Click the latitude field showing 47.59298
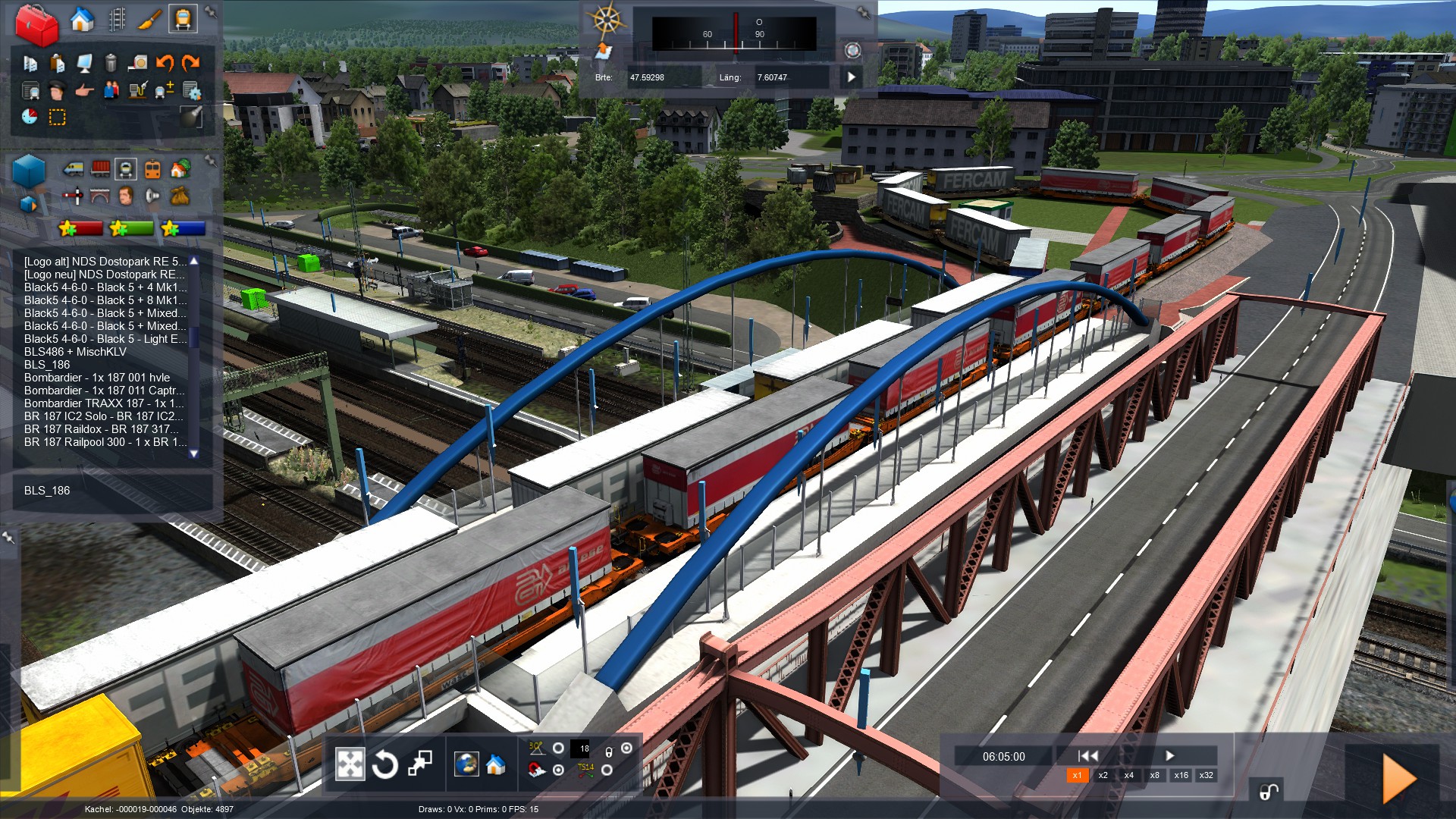Image resolution: width=1456 pixels, height=819 pixels. [661, 77]
